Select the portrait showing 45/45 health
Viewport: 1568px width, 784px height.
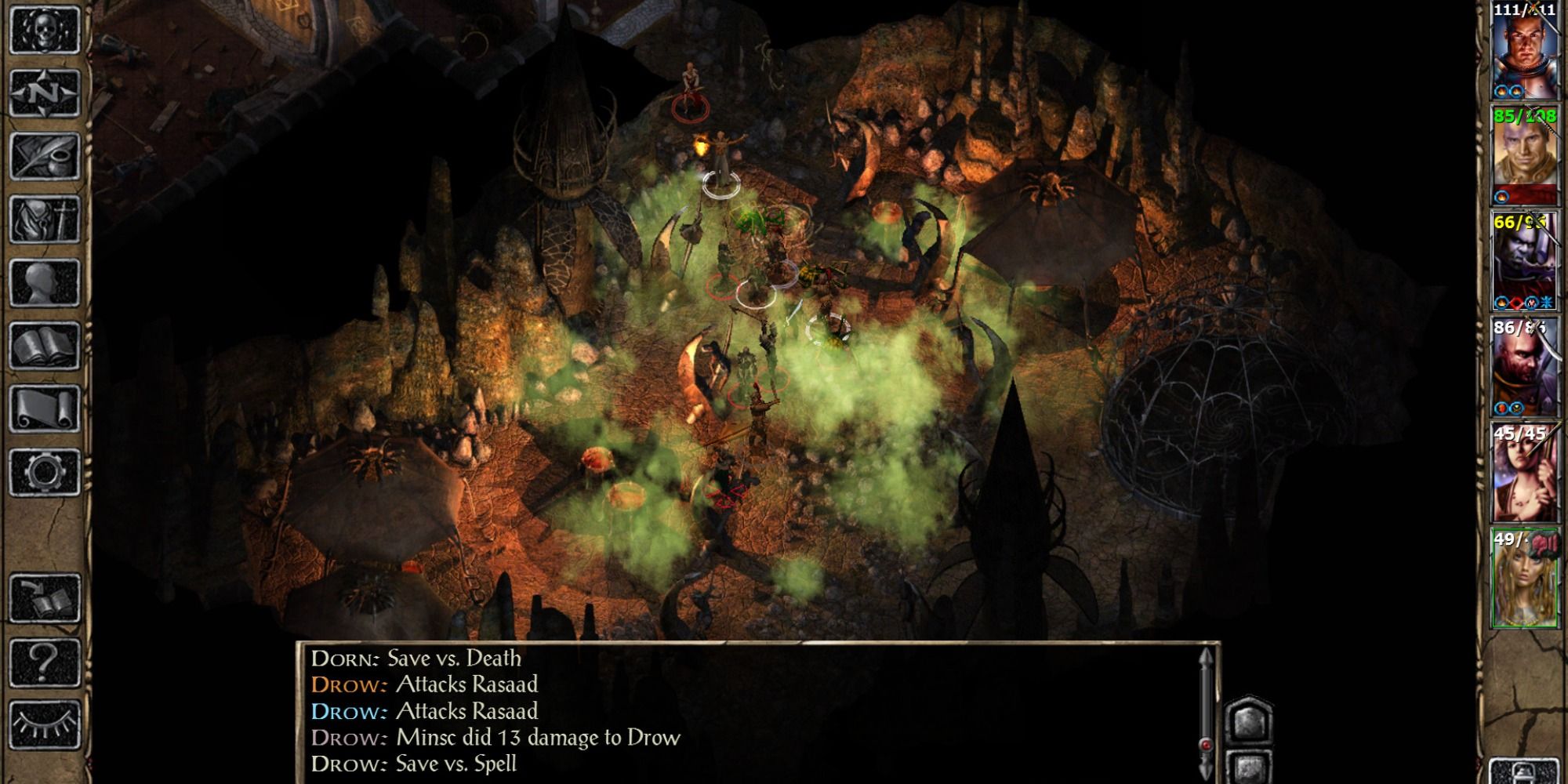pos(1523,473)
